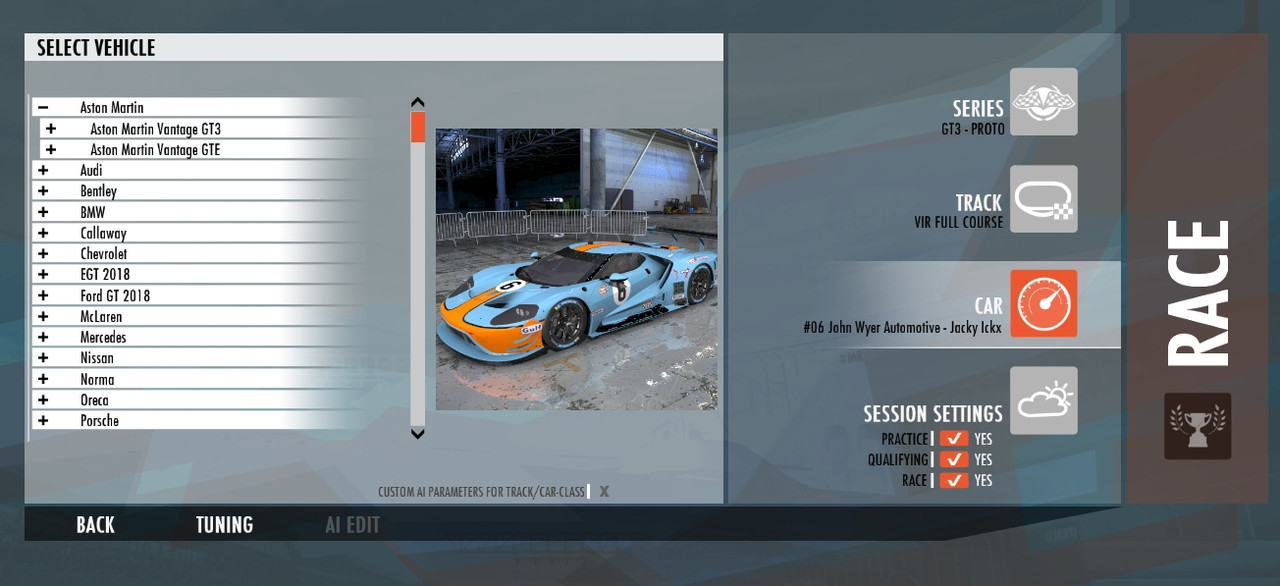The height and width of the screenshot is (586, 1280).
Task: Expand the Chevrolet vehicle group
Action: pos(43,254)
